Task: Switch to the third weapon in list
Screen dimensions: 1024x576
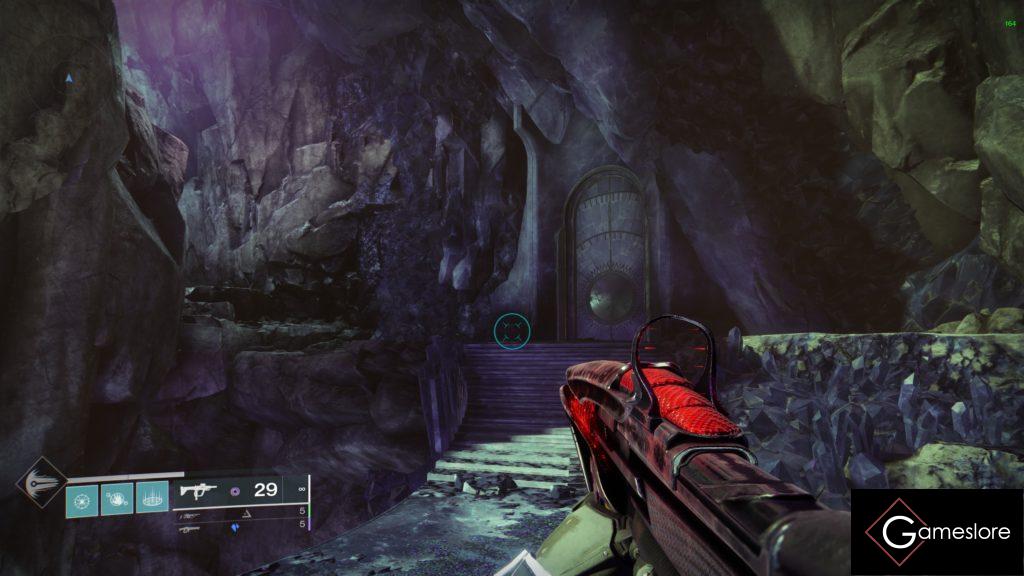Action: tap(189, 529)
